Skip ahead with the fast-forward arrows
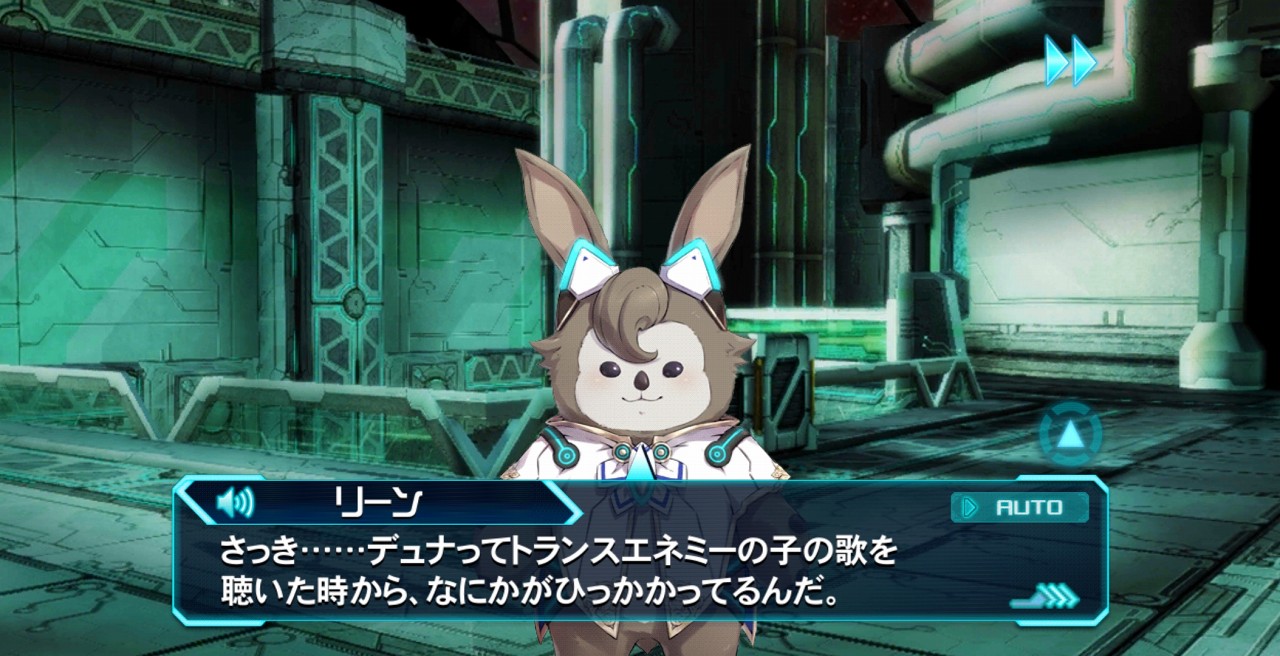Screen dimensions: 1280x656 coord(1070,60)
